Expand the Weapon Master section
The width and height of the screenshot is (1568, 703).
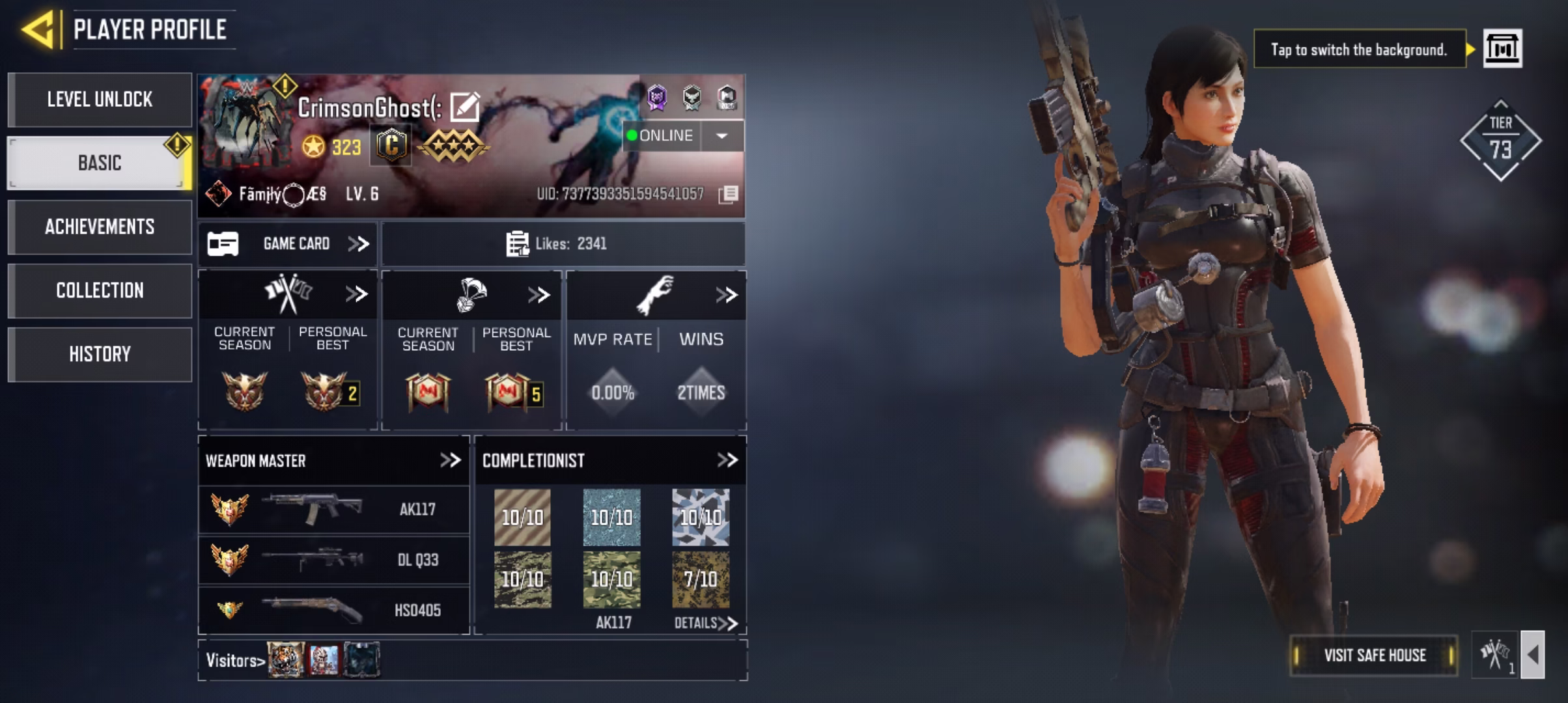point(450,460)
